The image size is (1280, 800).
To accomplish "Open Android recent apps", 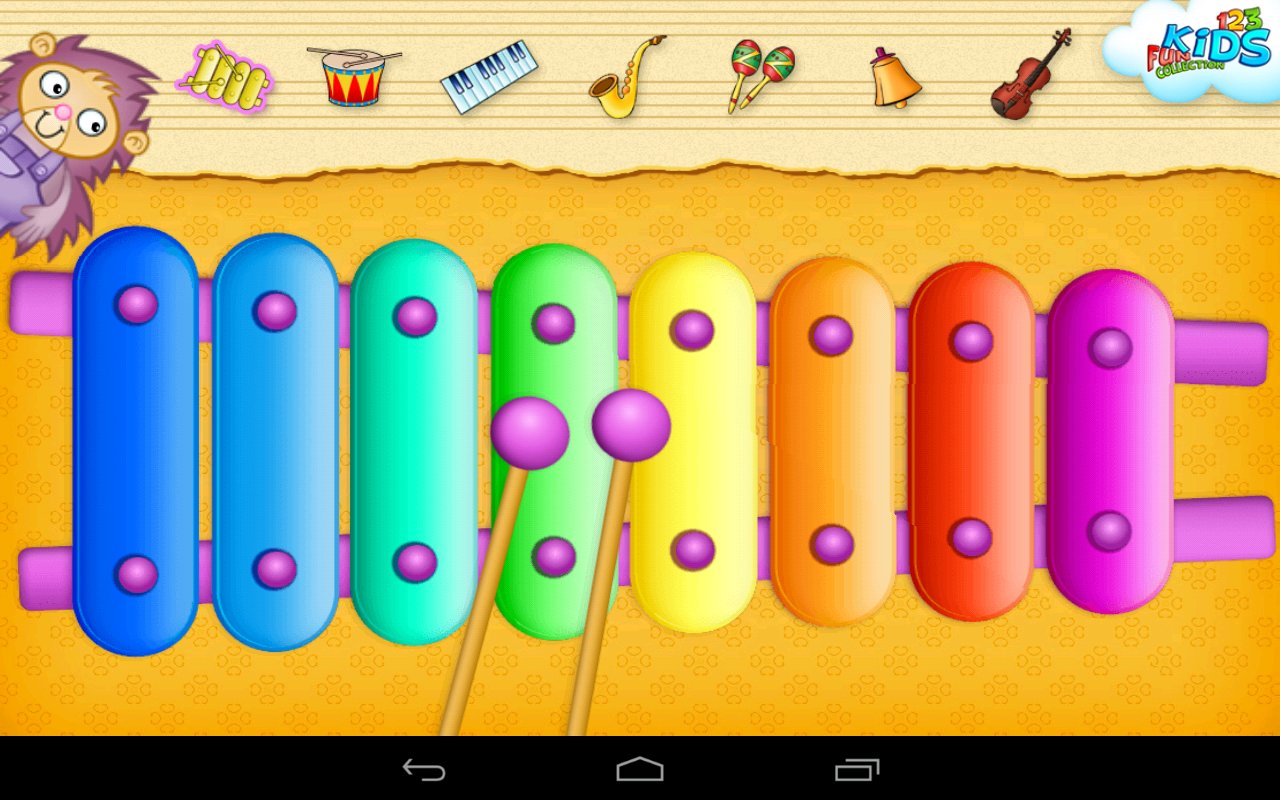I will (x=857, y=769).
